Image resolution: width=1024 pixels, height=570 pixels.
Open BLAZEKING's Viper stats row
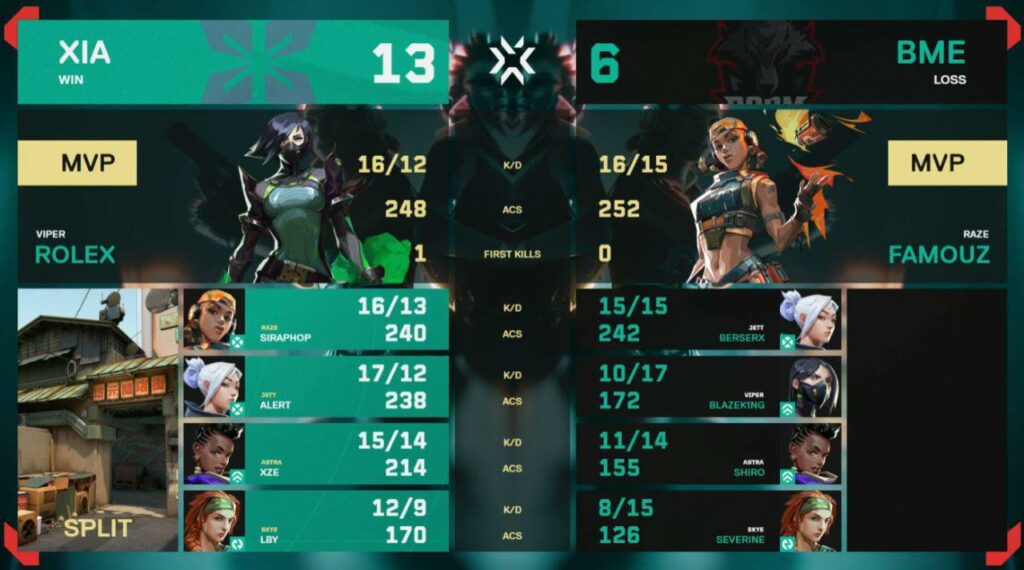click(x=708, y=387)
